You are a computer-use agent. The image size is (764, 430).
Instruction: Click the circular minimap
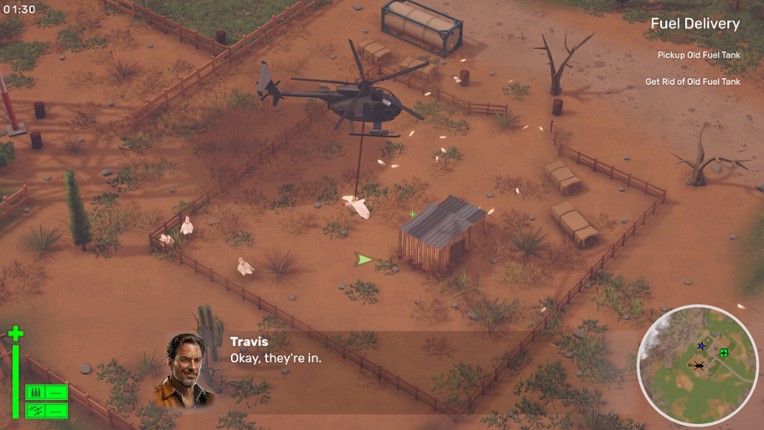(698, 365)
